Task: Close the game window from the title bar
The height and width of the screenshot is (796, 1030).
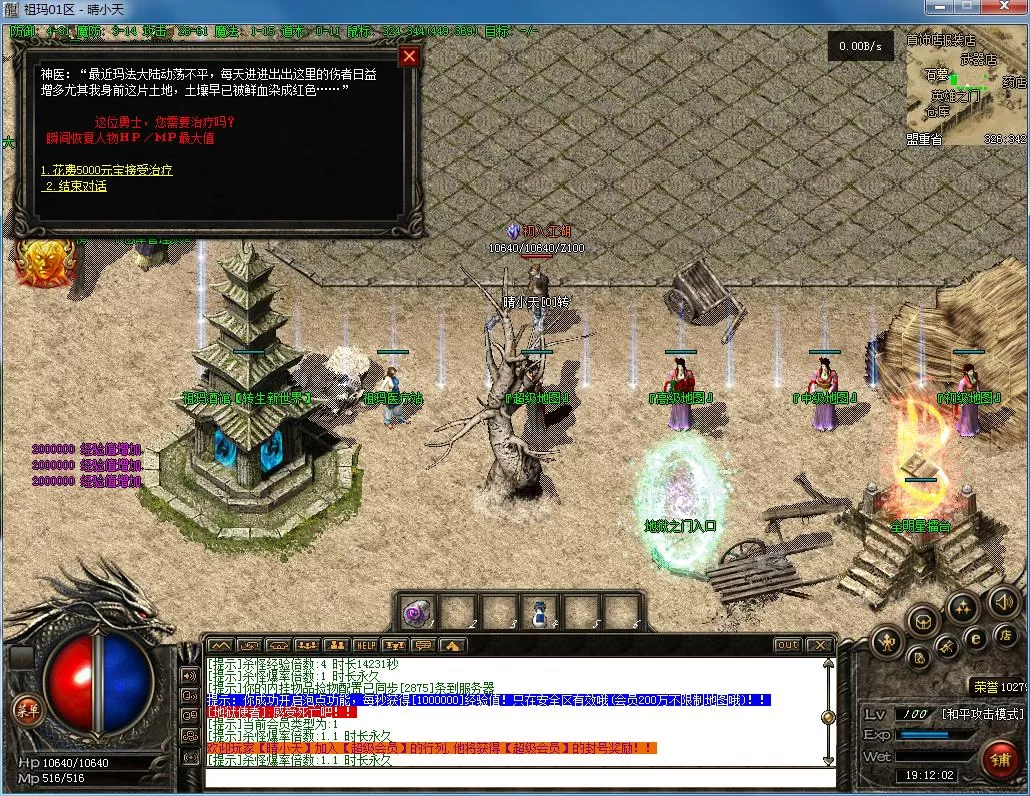Action: (1007, 8)
